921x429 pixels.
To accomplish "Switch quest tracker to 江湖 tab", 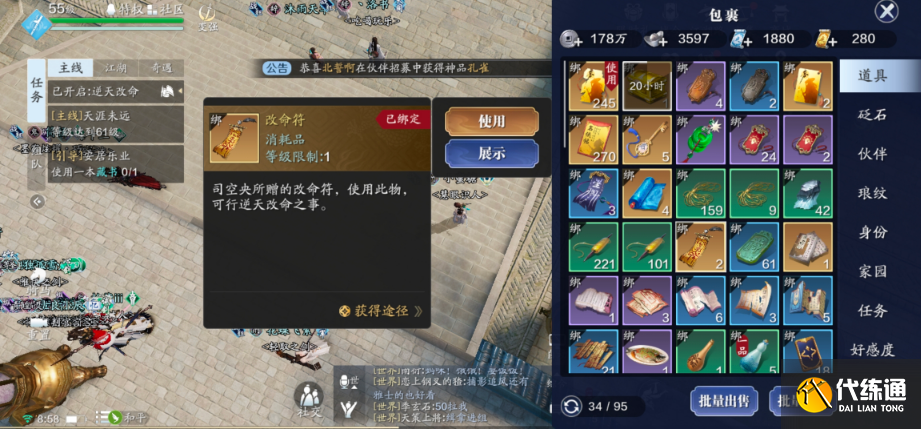I will click(x=115, y=67).
